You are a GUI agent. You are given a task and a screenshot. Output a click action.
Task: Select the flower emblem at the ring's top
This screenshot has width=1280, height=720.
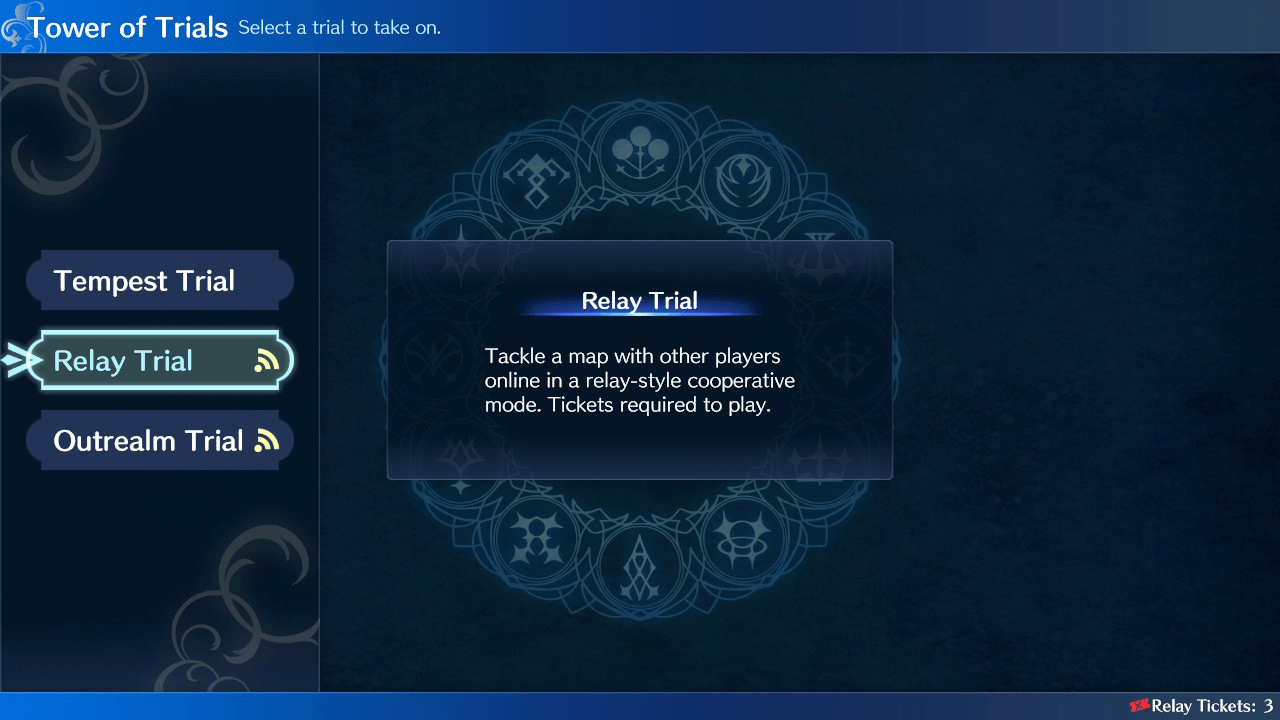tap(641, 152)
